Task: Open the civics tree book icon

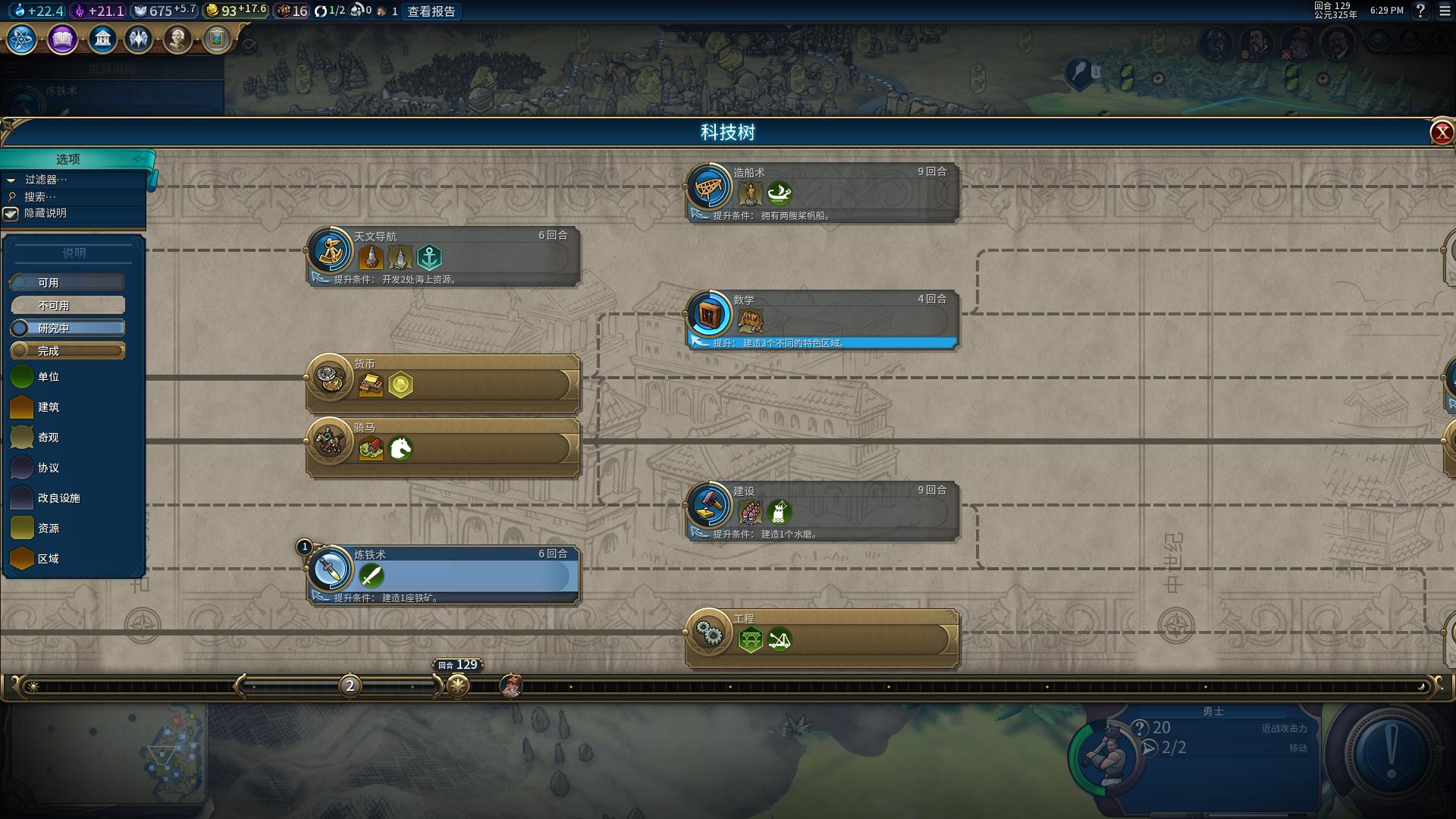Action: [x=62, y=39]
